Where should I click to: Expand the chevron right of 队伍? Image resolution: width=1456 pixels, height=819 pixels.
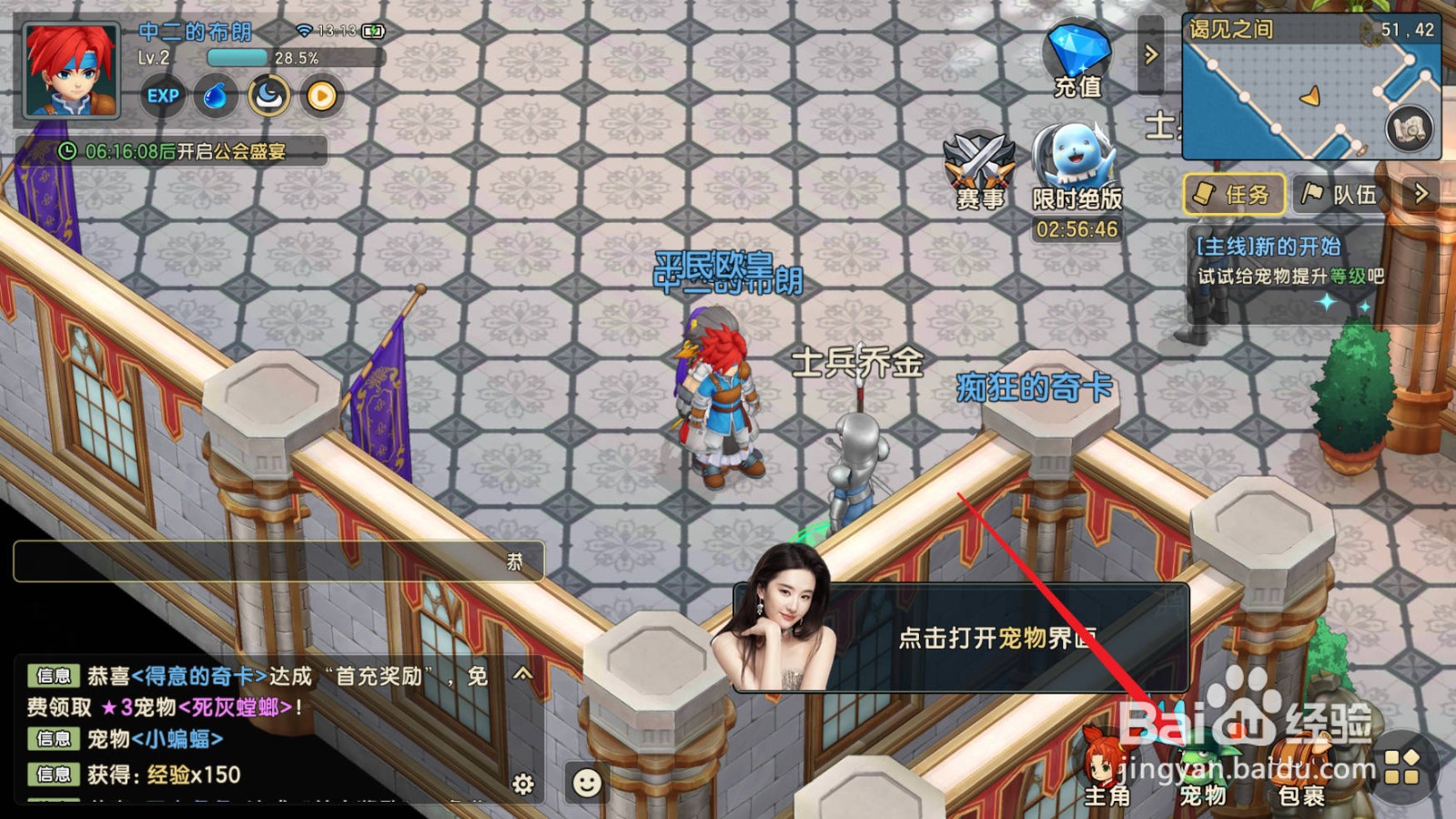coord(1420,194)
